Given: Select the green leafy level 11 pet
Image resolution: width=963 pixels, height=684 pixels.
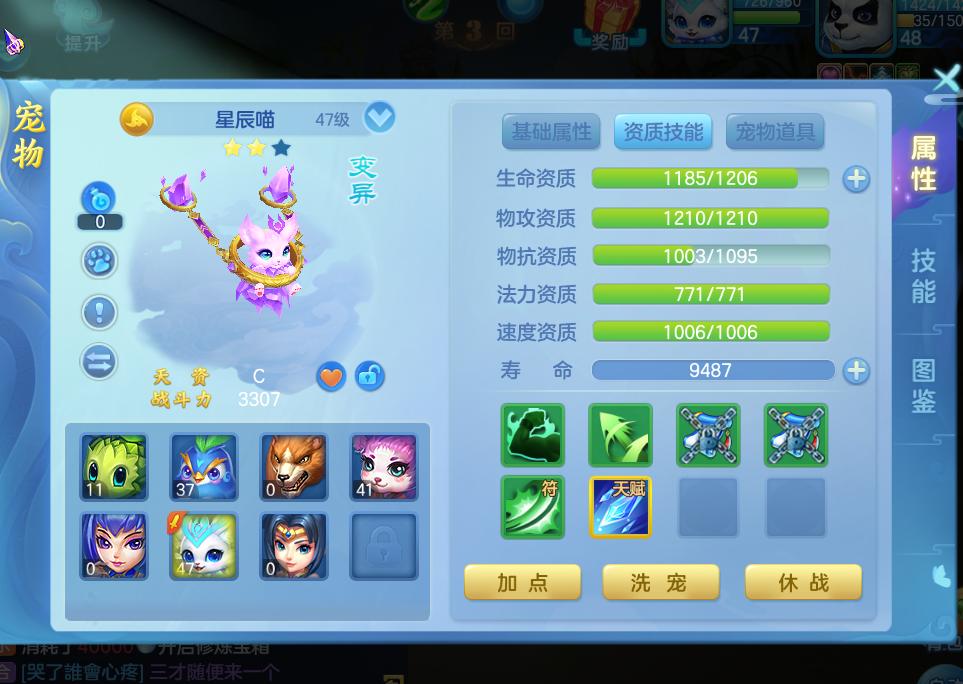Looking at the screenshot, I should [114, 467].
